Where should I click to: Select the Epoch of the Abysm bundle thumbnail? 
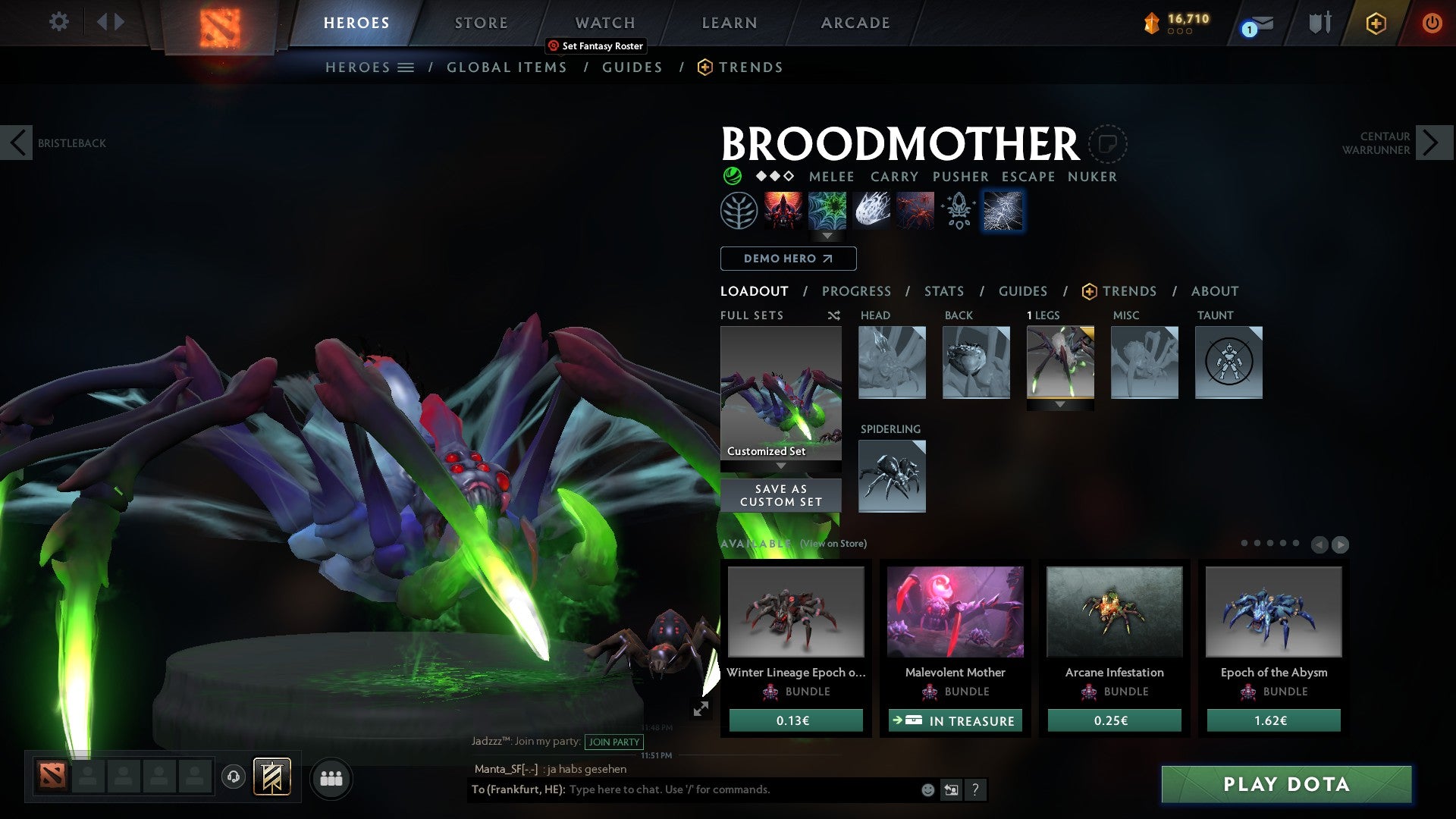coord(1272,611)
